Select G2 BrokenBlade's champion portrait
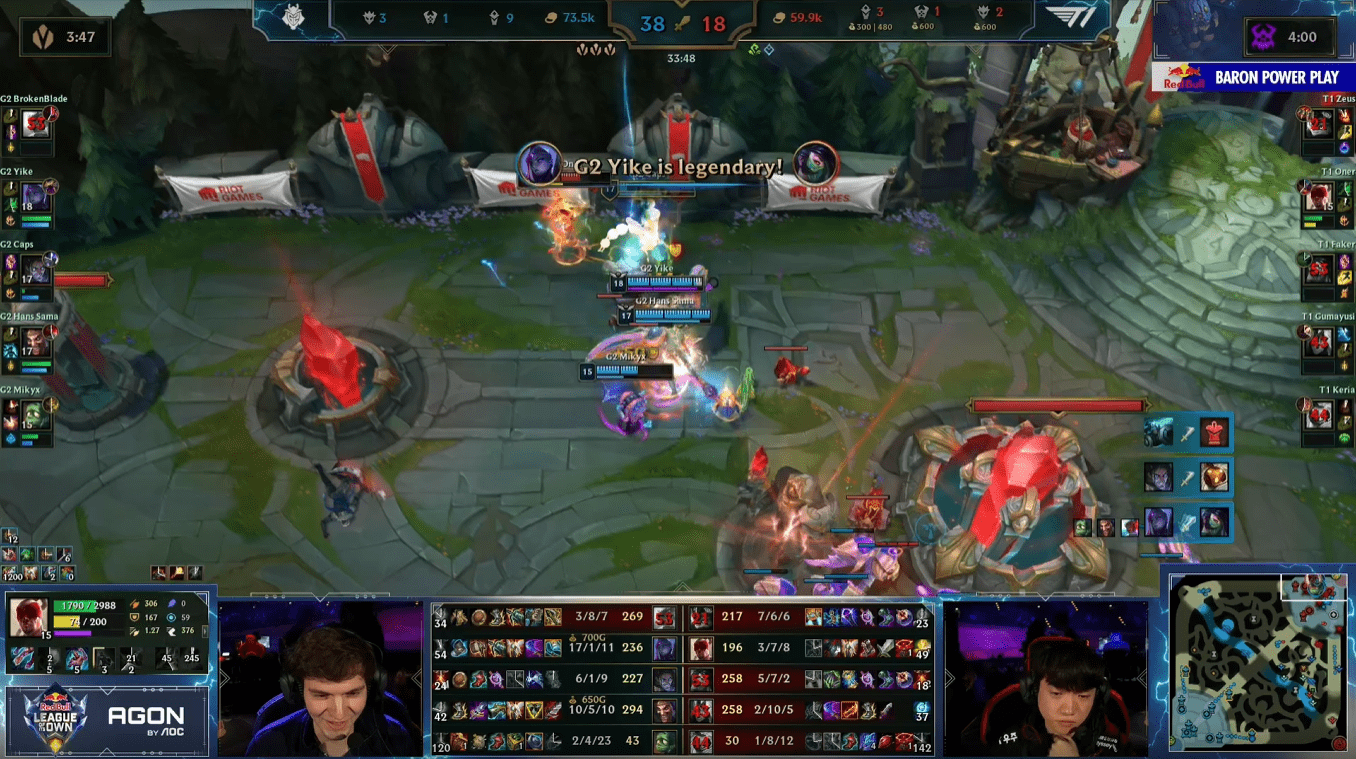The height and width of the screenshot is (759, 1356). tap(36, 124)
